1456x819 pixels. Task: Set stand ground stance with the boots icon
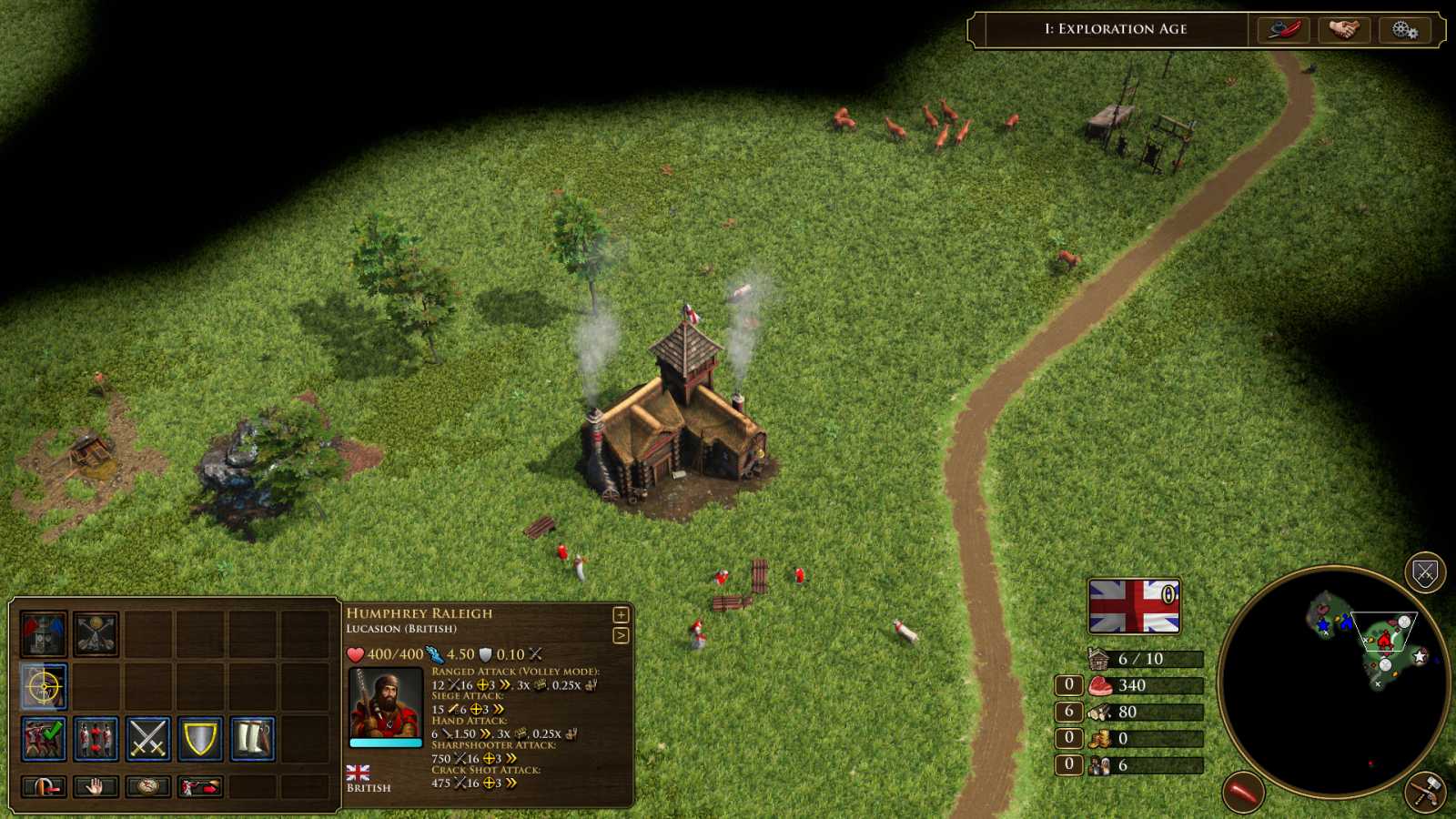click(253, 737)
